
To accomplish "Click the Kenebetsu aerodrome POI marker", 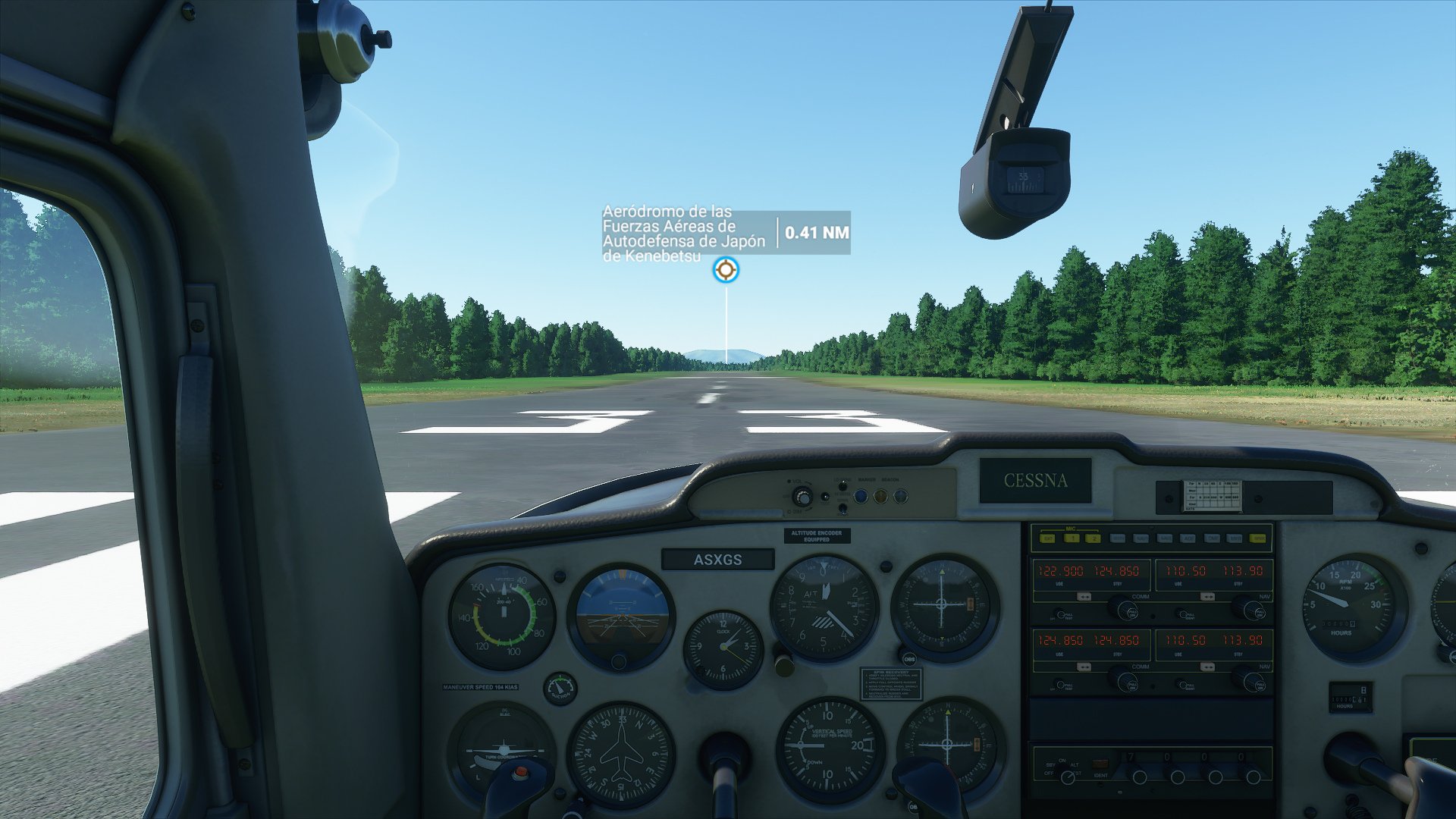I will pyautogui.click(x=726, y=269).
